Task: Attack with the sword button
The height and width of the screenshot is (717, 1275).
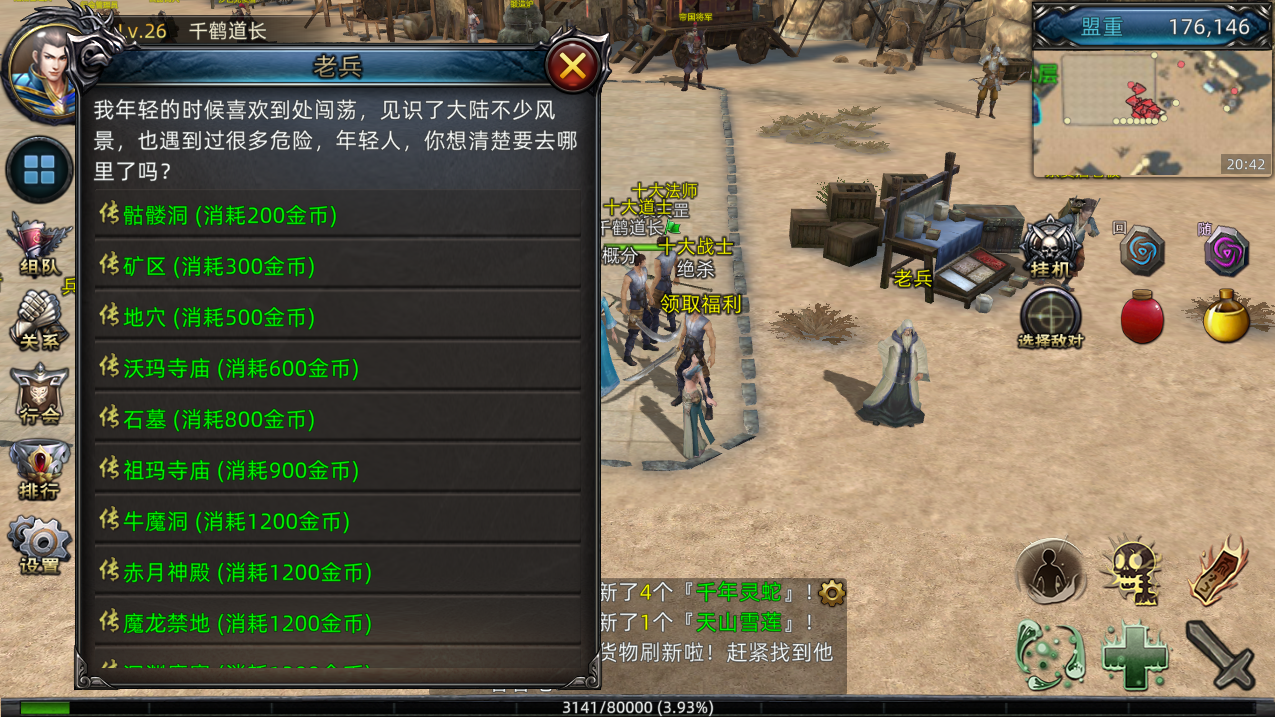Action: pyautogui.click(x=1220, y=654)
